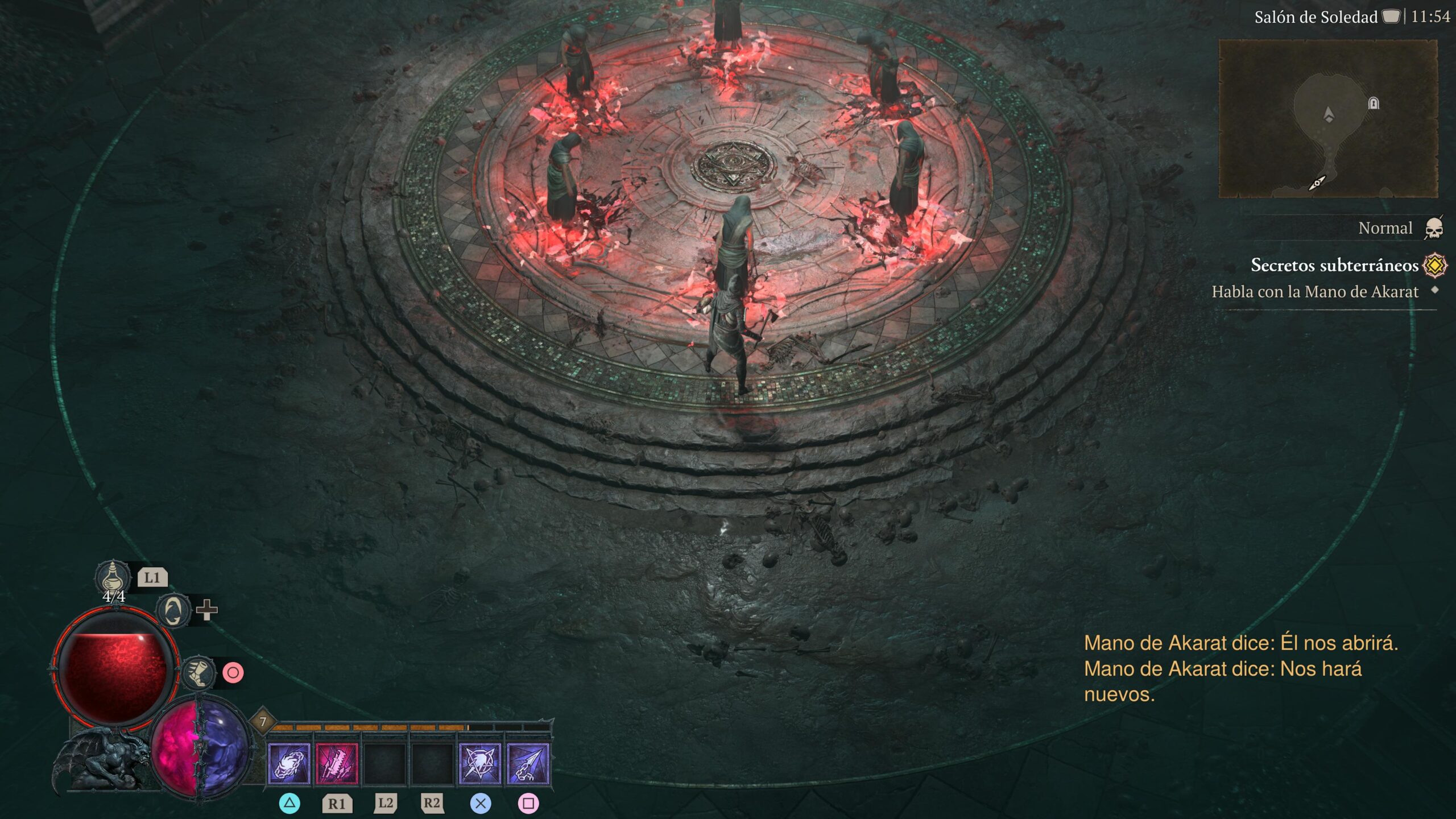
Task: Click the yellow quest emblem icon
Action: click(x=1435, y=265)
